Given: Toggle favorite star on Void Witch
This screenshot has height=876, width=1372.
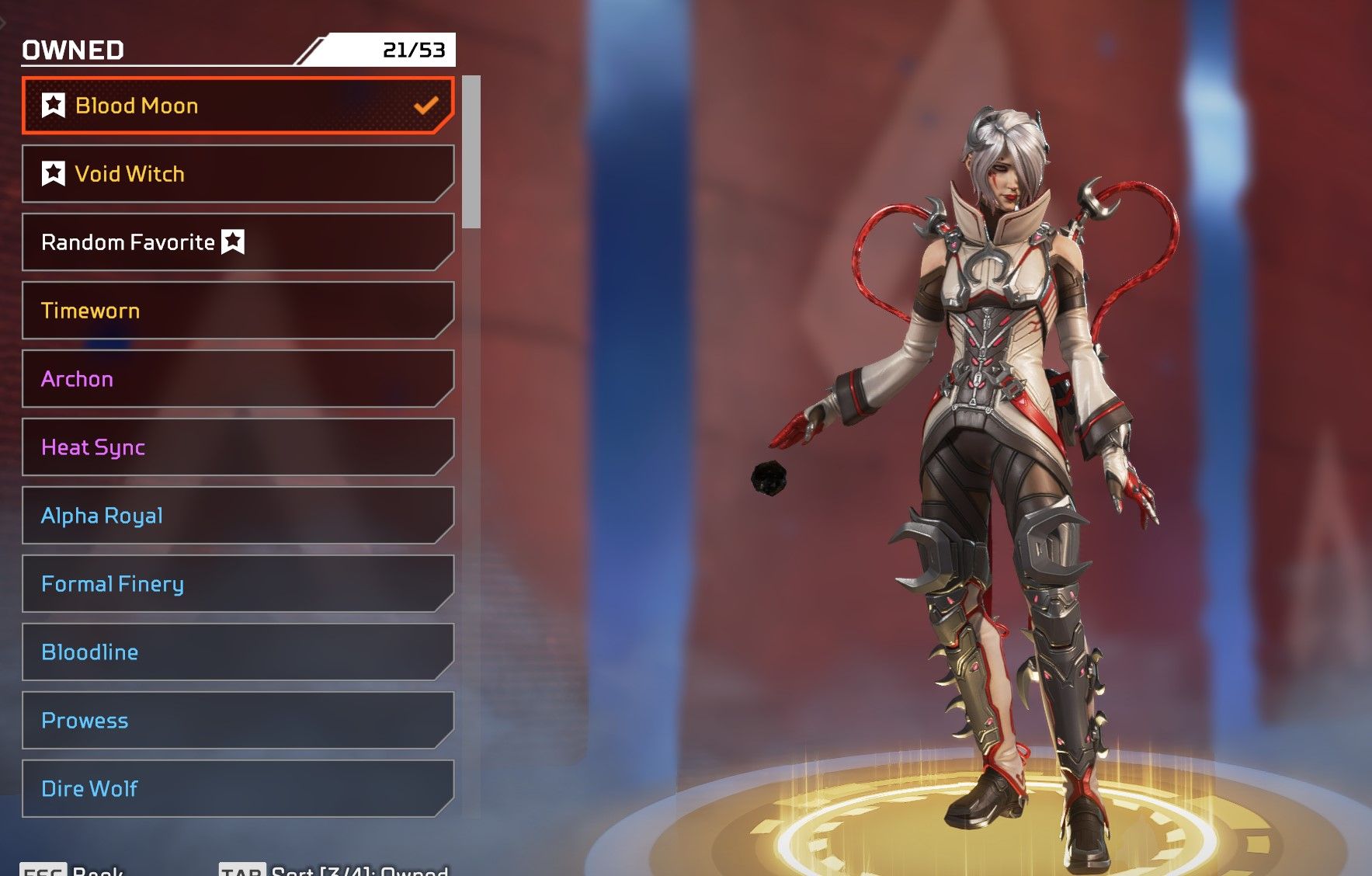Looking at the screenshot, I should (54, 173).
